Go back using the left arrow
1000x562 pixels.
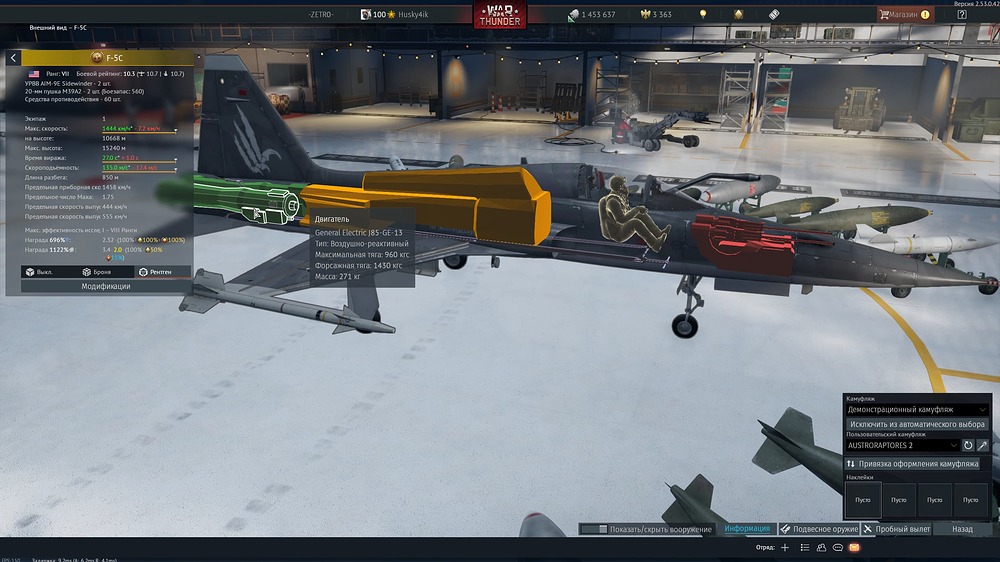coord(13,59)
